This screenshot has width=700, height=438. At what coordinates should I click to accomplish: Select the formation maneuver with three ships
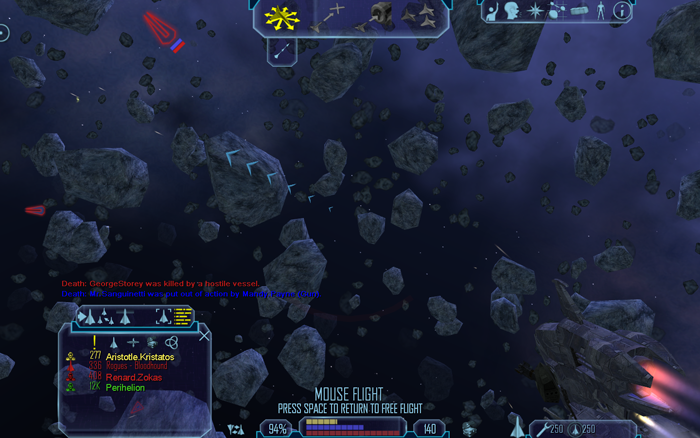(x=419, y=15)
